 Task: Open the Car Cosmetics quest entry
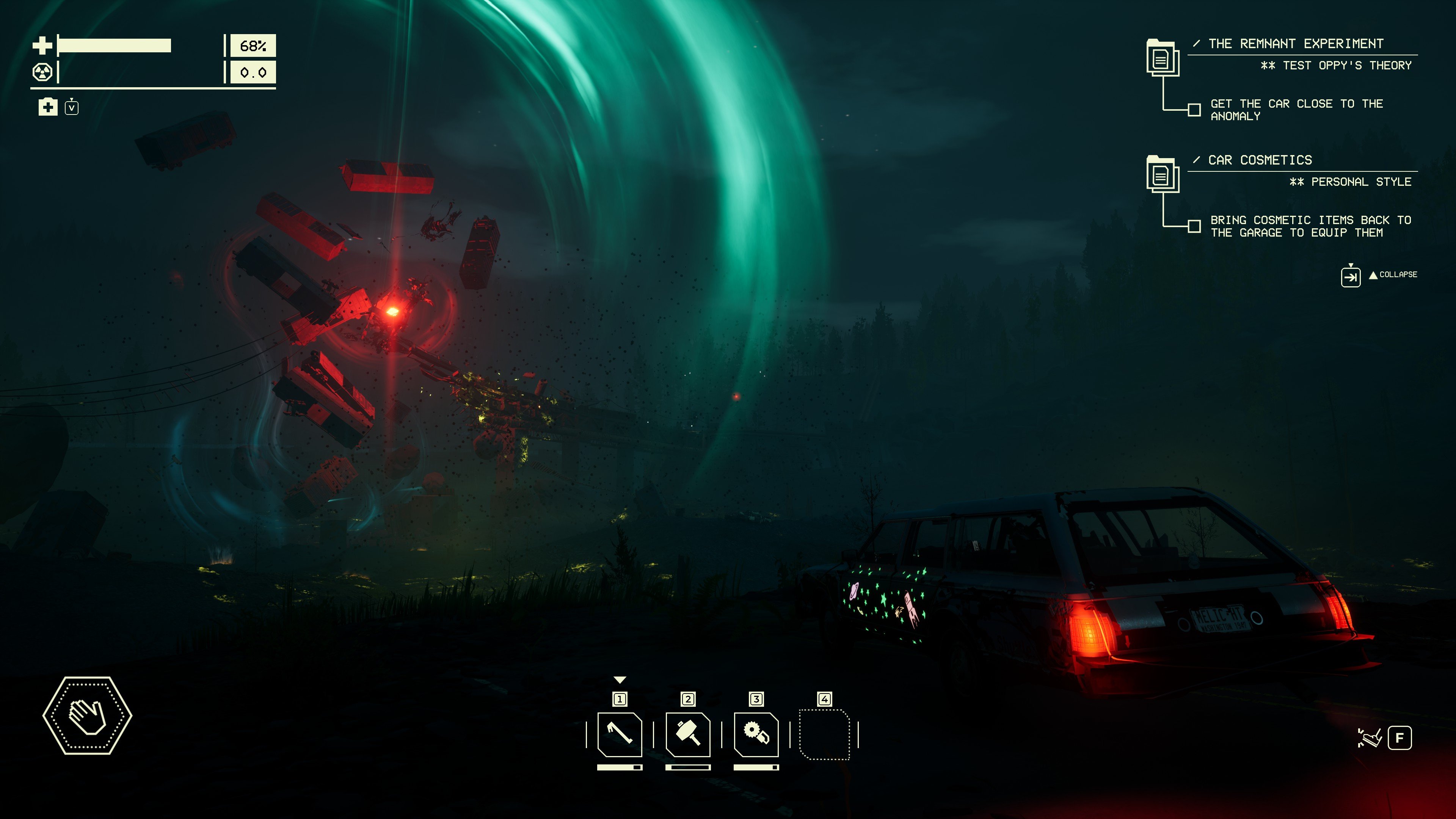point(1260,160)
